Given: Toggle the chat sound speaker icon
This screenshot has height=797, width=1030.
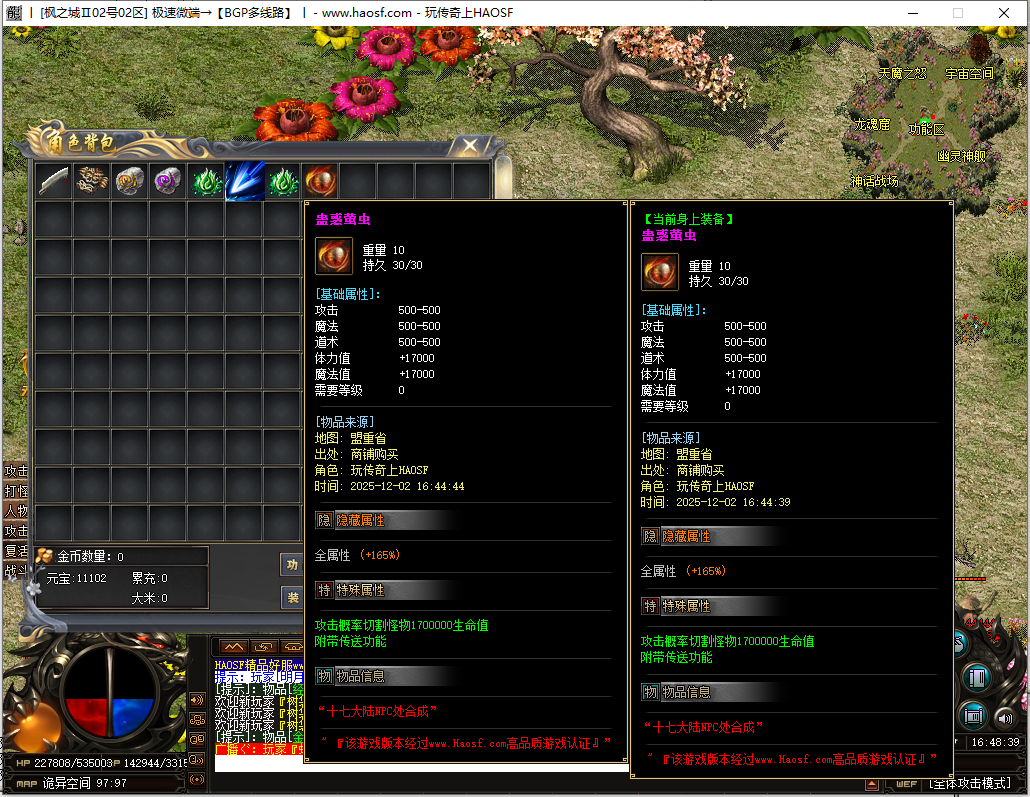Looking at the screenshot, I should (197, 700).
